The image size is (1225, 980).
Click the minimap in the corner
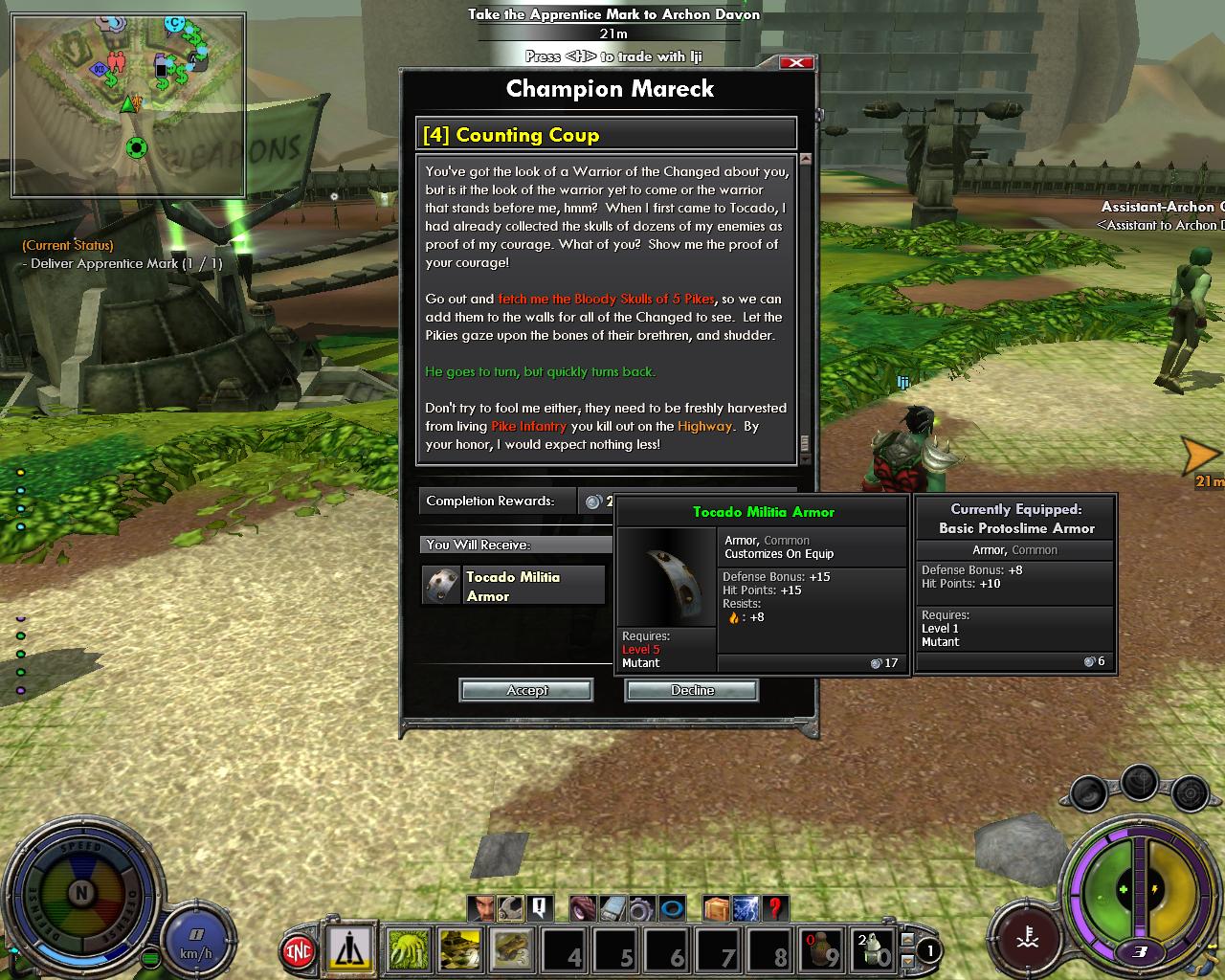click(x=128, y=104)
